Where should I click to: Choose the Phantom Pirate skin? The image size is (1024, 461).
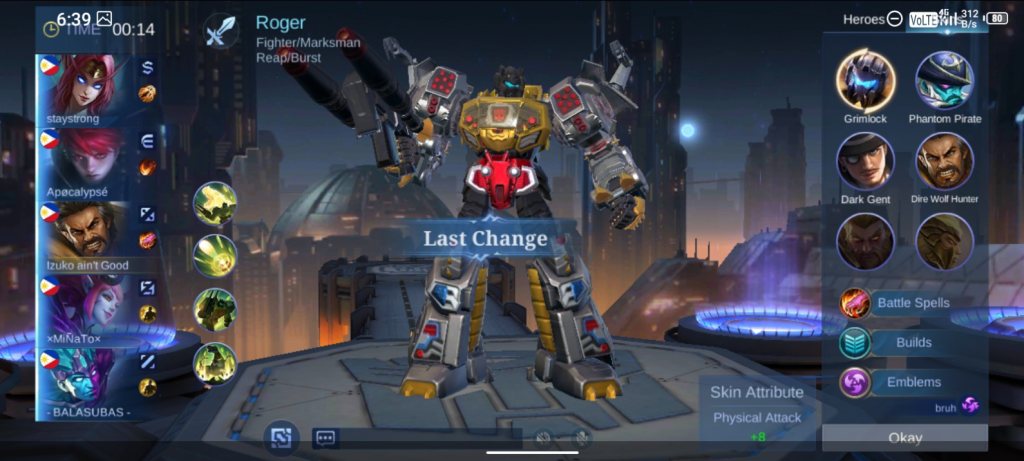[945, 80]
